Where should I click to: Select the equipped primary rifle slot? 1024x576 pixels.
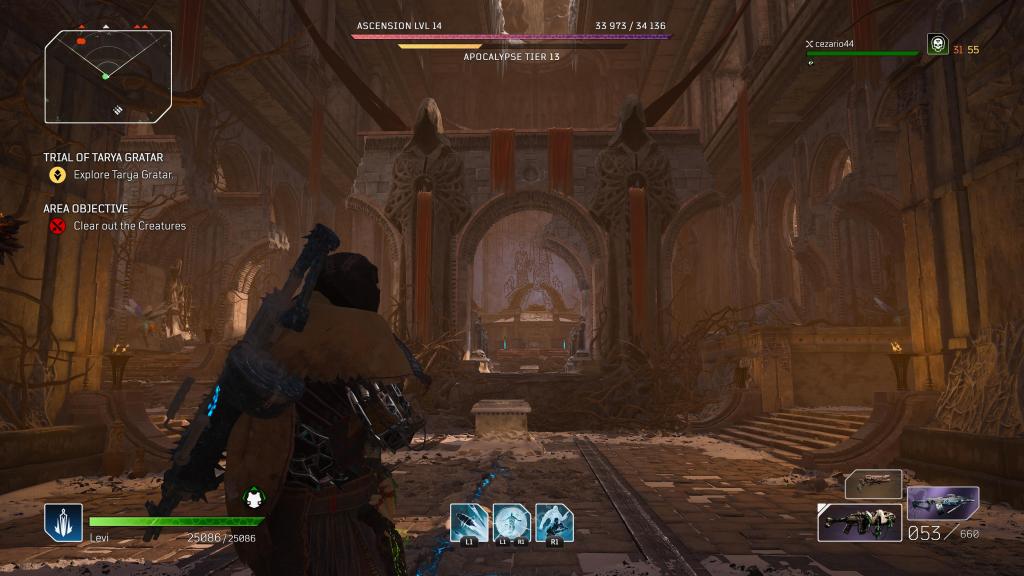click(x=859, y=522)
